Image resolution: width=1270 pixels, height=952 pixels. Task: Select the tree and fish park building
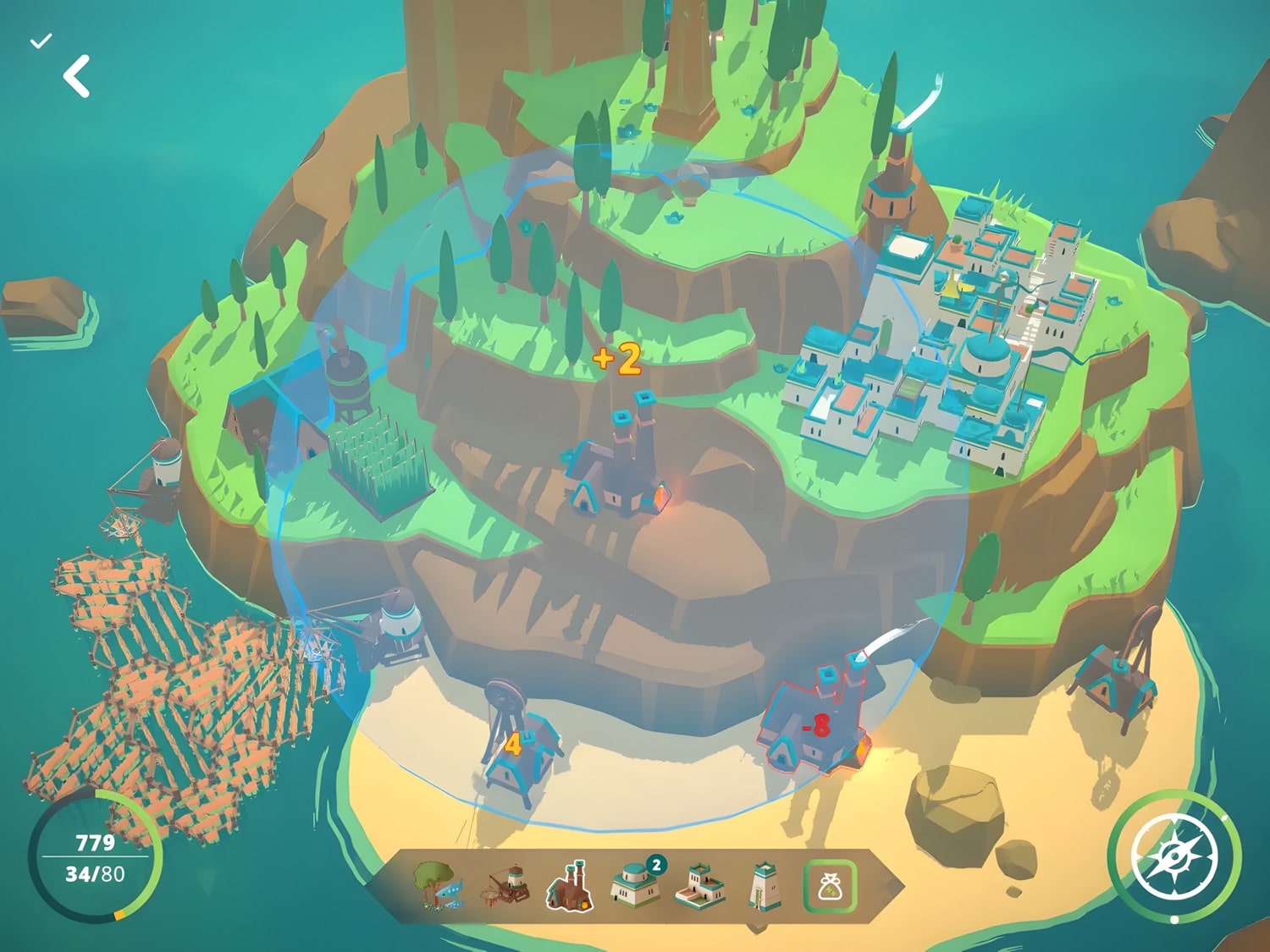438,886
